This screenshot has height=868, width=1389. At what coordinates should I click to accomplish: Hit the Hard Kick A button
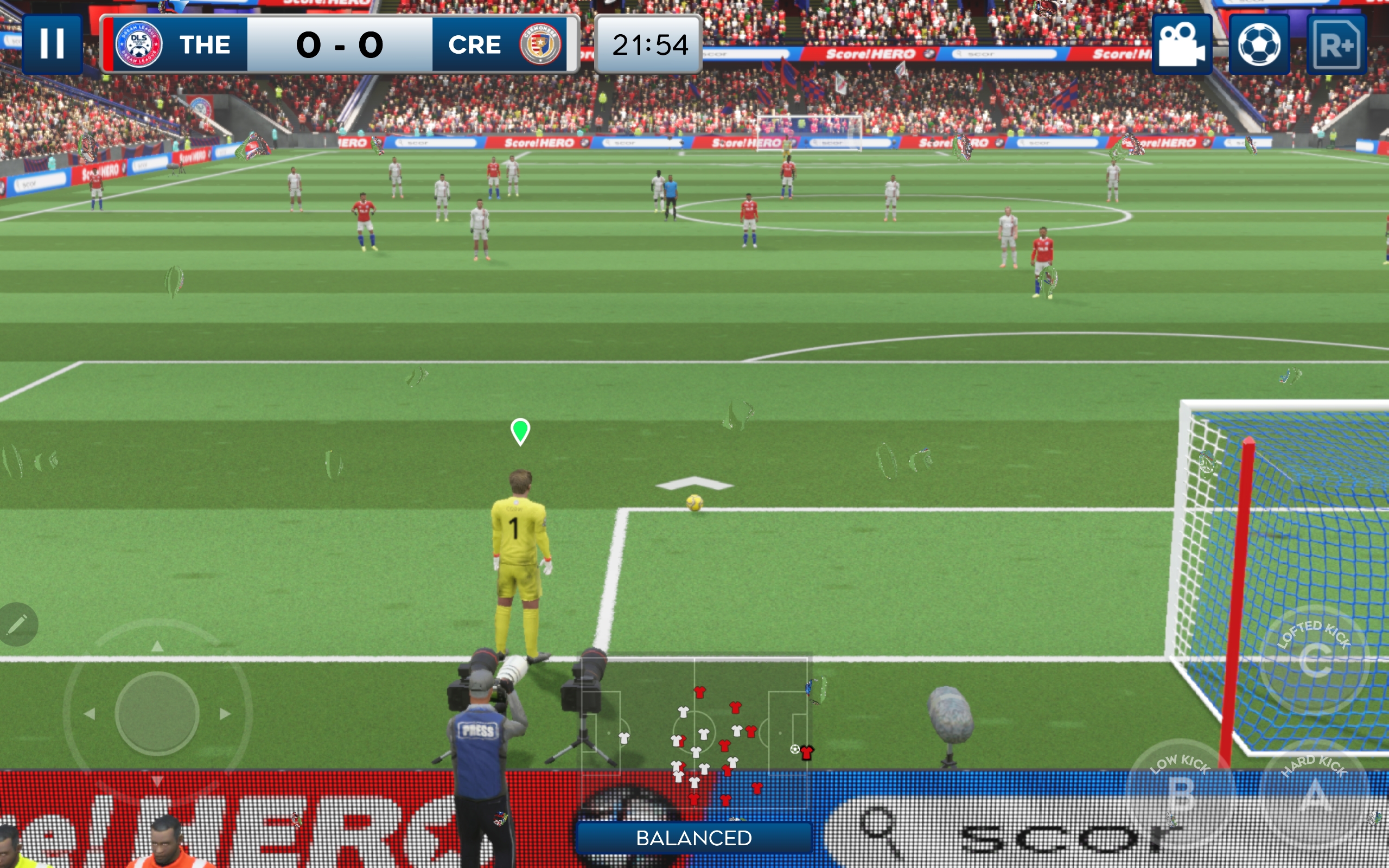pos(1316,795)
